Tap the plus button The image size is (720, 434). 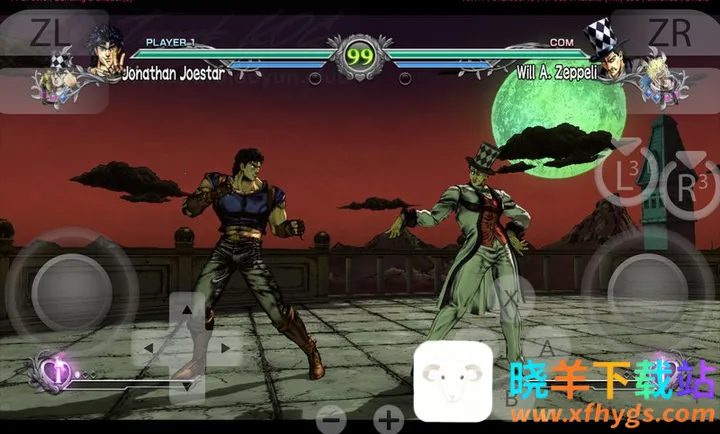pyautogui.click(x=388, y=419)
